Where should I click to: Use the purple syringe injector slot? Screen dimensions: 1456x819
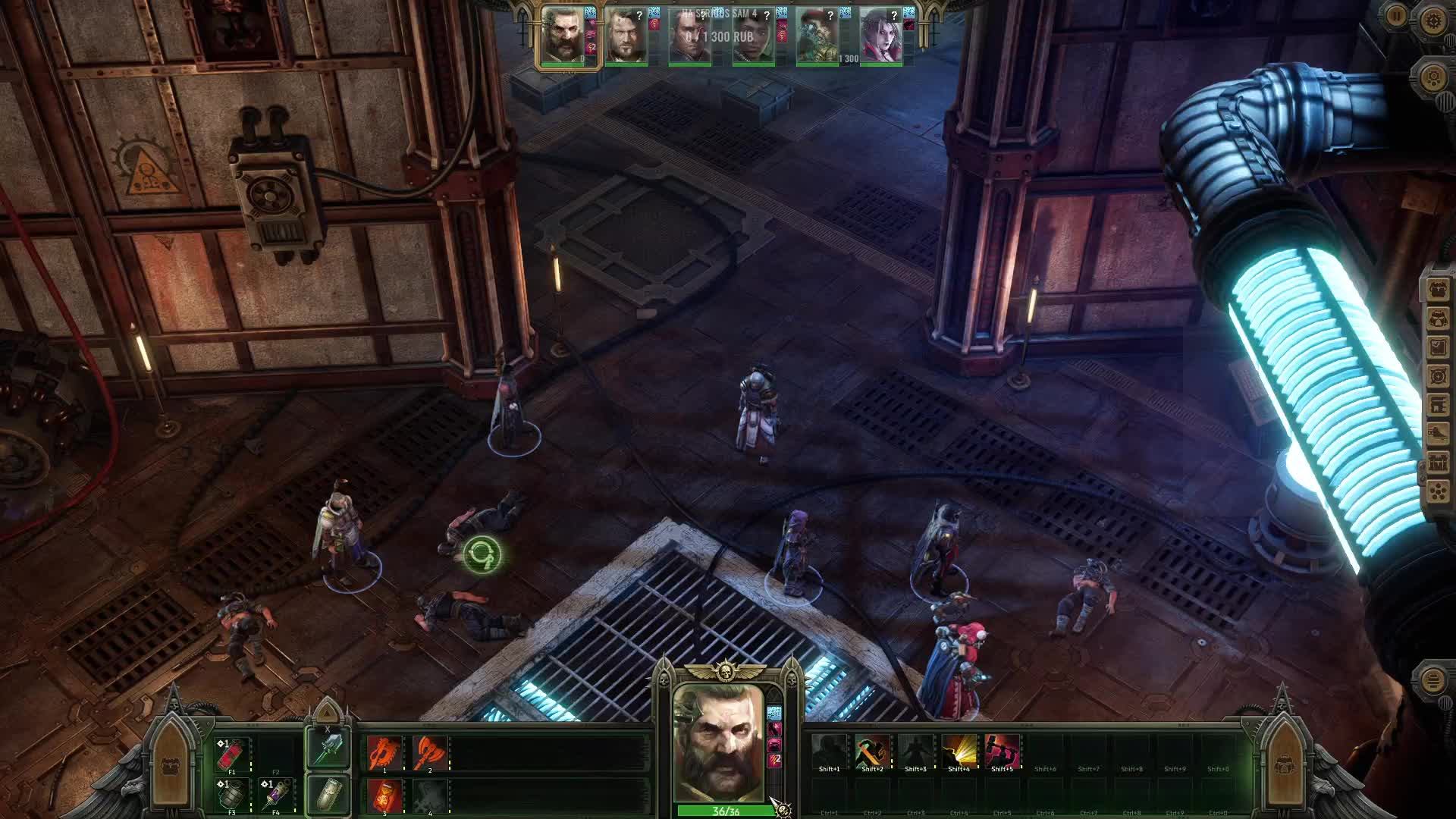(x=276, y=795)
